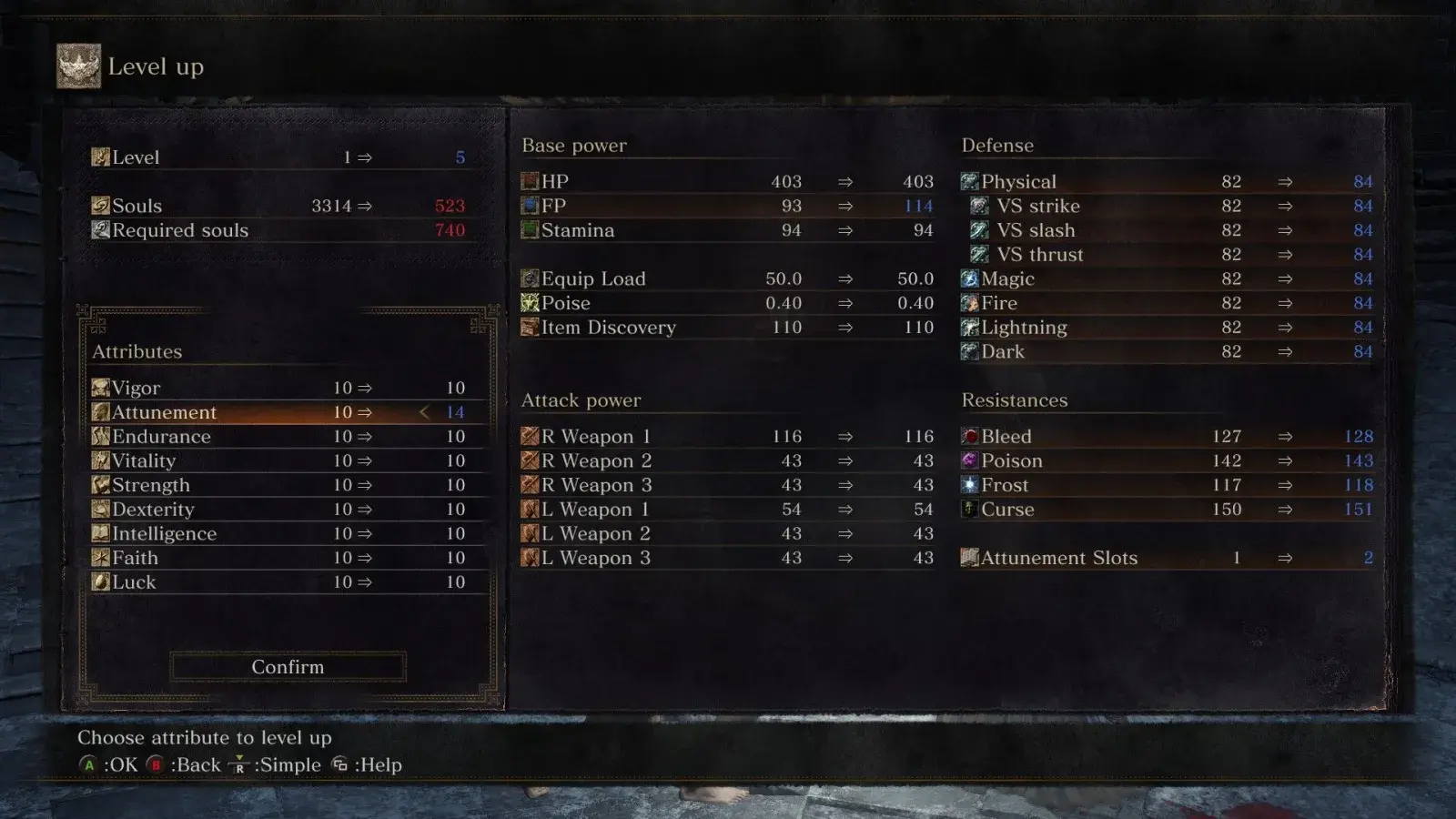The width and height of the screenshot is (1456, 819).
Task: Select the Luck attribute
Action: pyautogui.click(x=288, y=582)
